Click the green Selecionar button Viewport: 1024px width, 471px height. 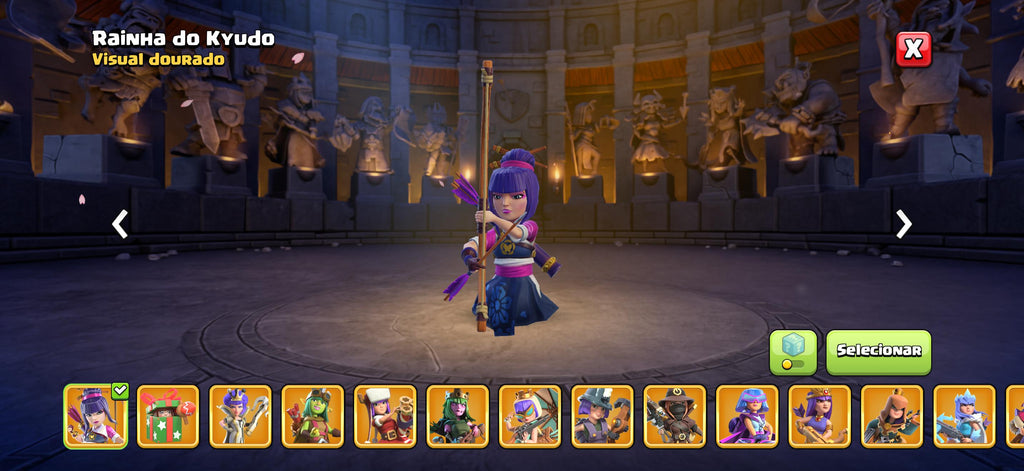click(x=878, y=352)
